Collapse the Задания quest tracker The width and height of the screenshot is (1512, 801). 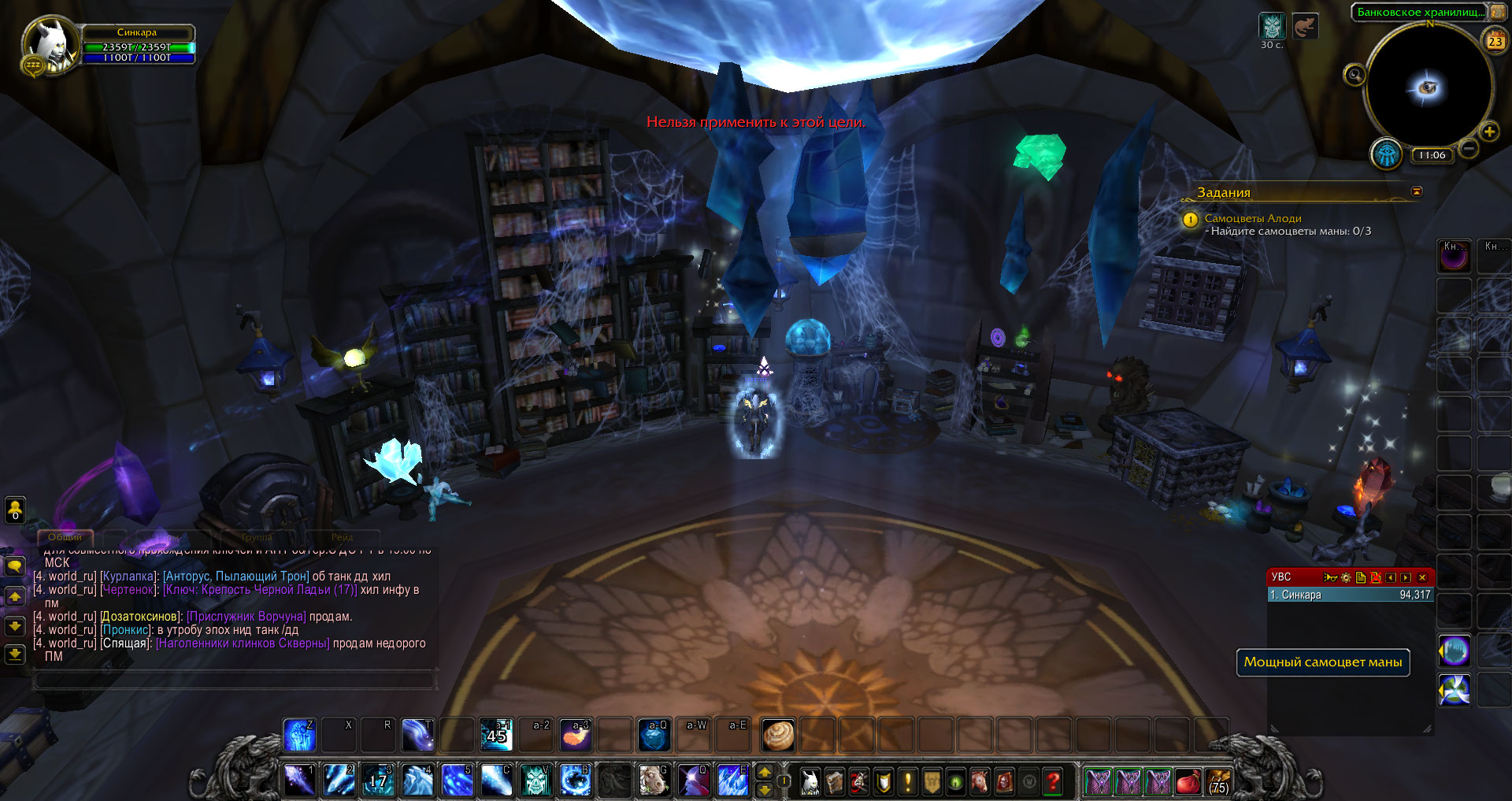tap(1417, 191)
